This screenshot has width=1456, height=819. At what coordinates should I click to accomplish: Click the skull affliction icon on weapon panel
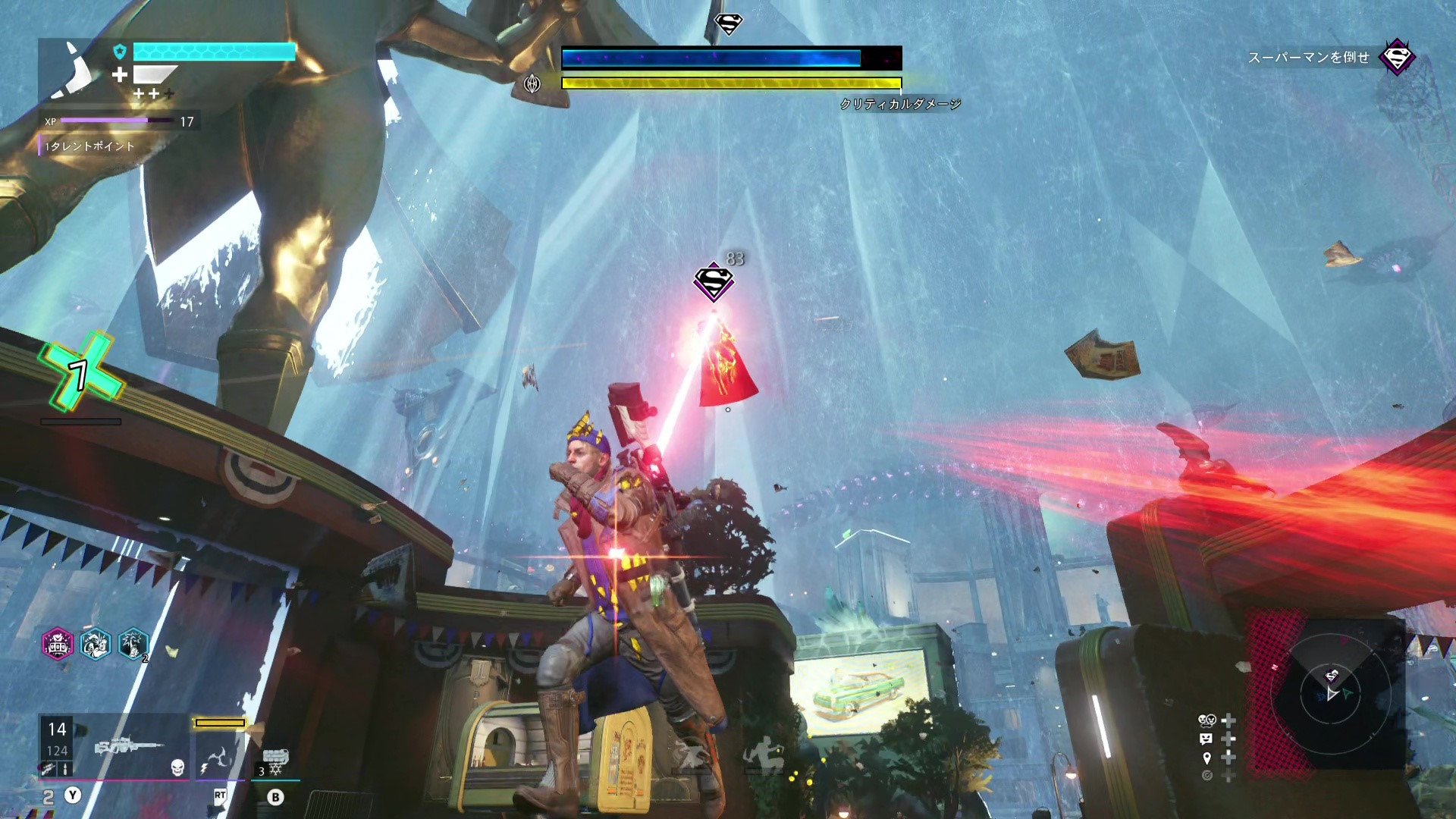point(177,767)
